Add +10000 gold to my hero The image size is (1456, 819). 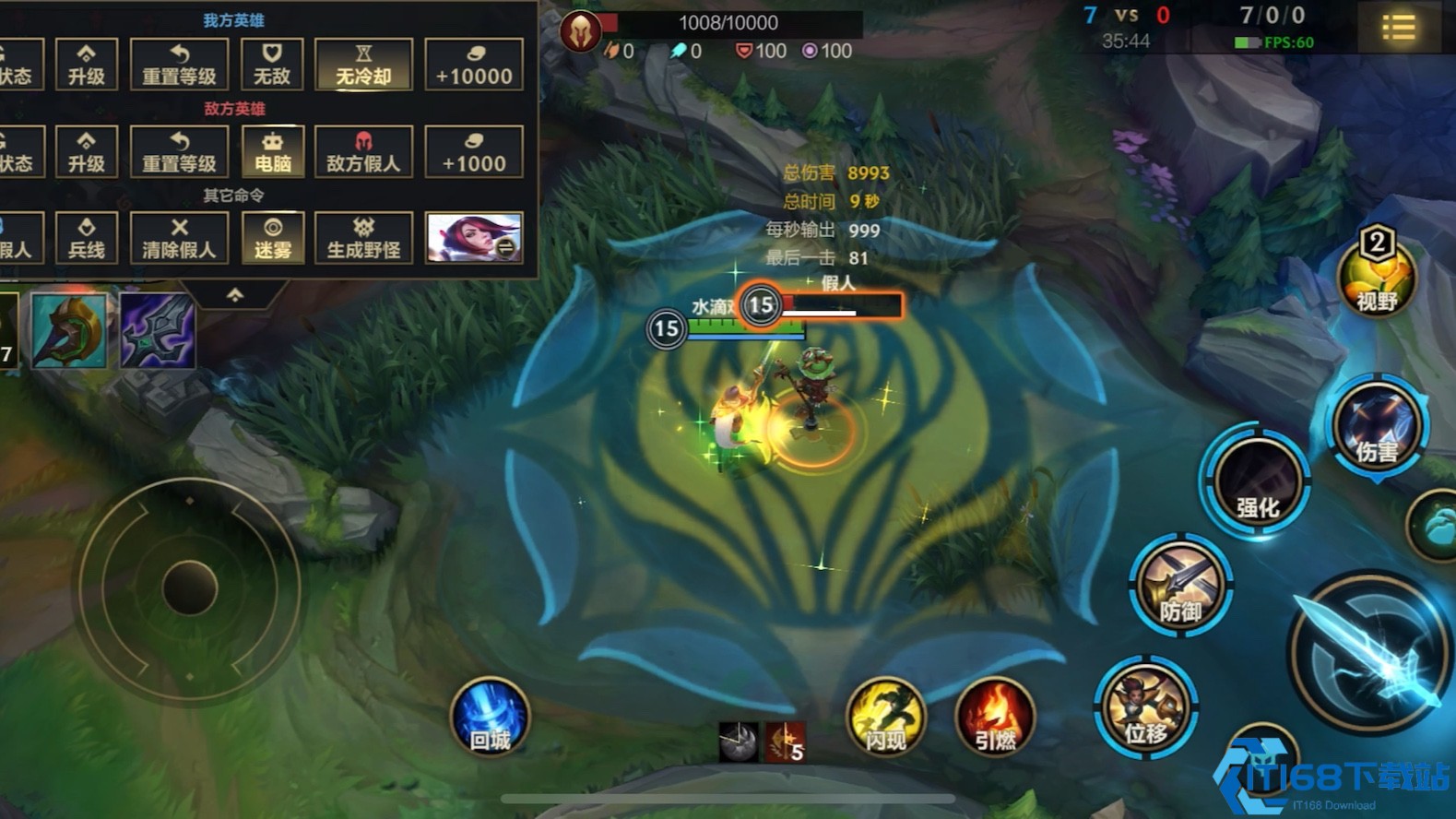point(474,65)
